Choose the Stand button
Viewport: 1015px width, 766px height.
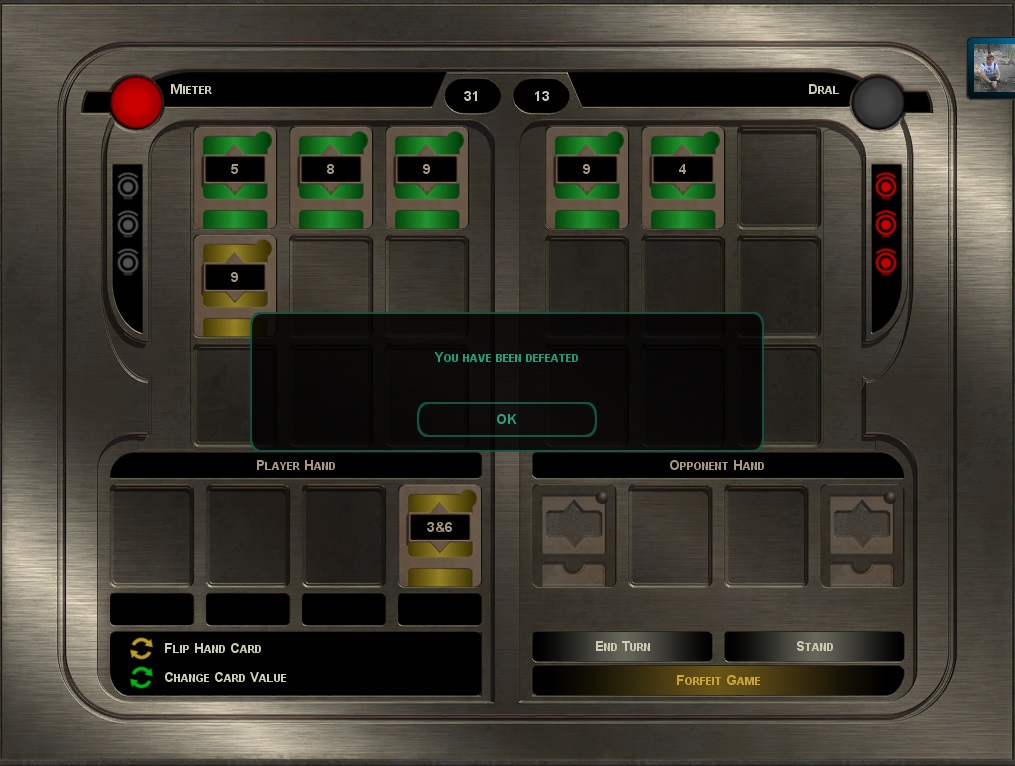tap(814, 646)
